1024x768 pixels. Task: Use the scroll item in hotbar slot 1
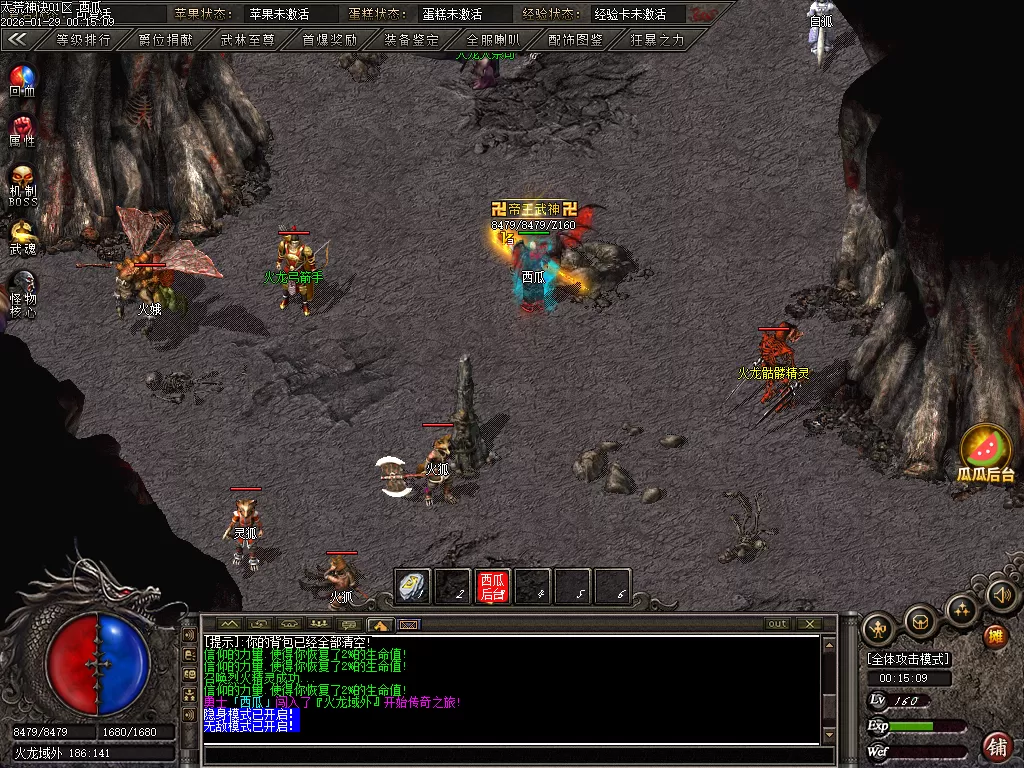(x=412, y=587)
